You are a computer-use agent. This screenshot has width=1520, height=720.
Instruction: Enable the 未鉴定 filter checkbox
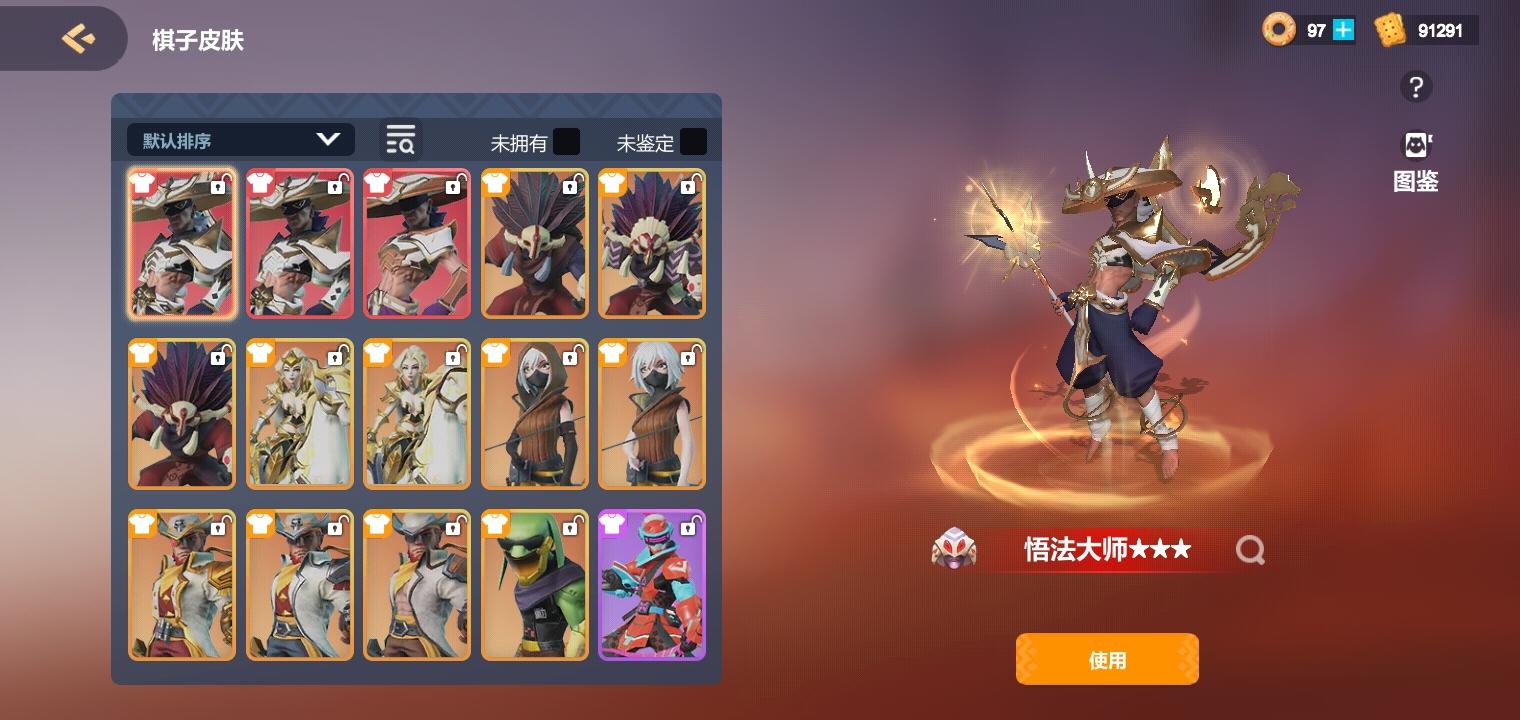click(x=694, y=143)
